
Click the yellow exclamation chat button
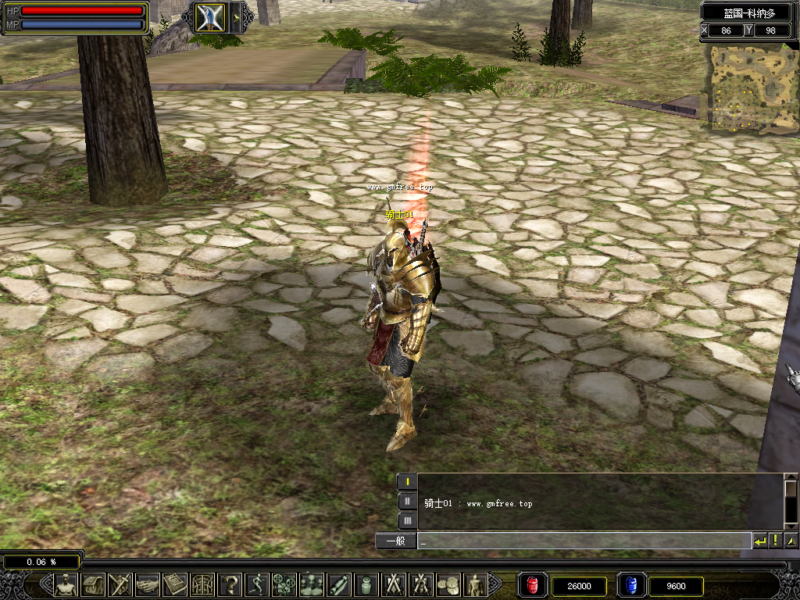[x=775, y=541]
